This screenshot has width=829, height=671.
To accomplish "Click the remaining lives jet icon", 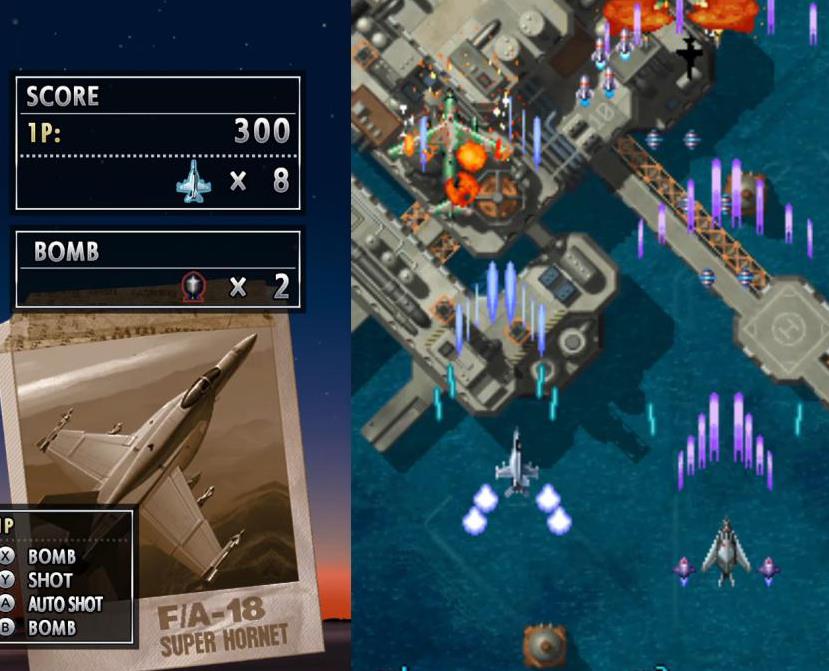I will pyautogui.click(x=194, y=182).
